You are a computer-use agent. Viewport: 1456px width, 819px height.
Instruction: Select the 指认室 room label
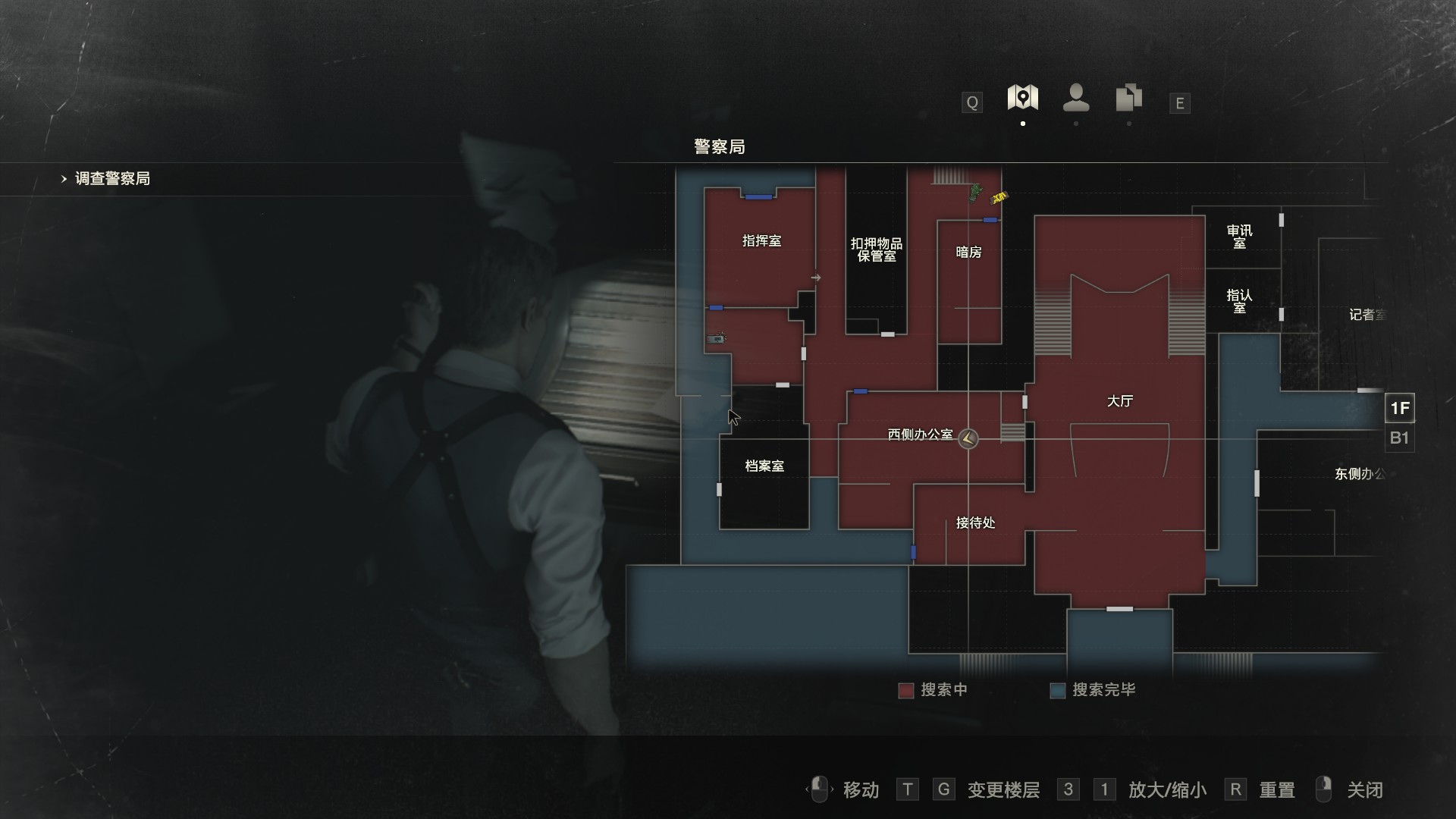(1239, 301)
